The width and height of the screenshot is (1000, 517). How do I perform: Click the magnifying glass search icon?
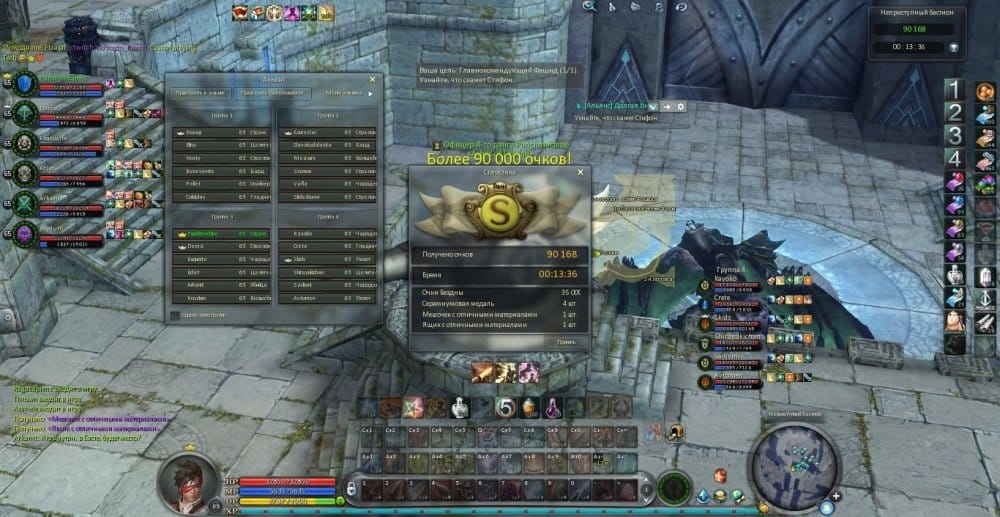[590, 6]
